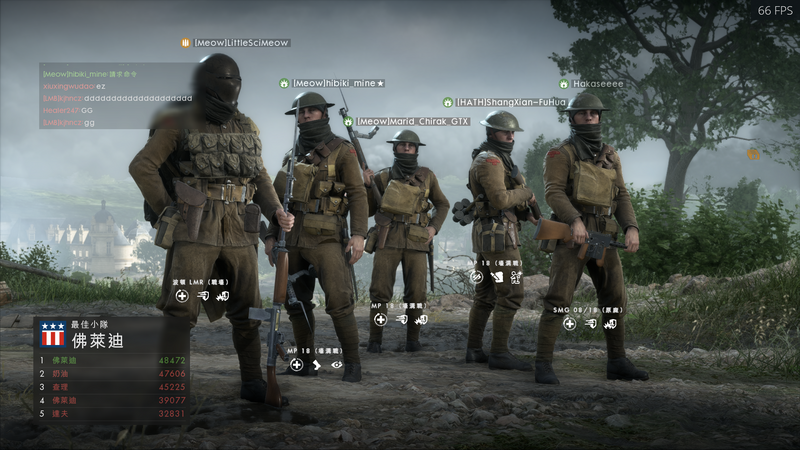Click the Hakaseeee player name tag

597,84
